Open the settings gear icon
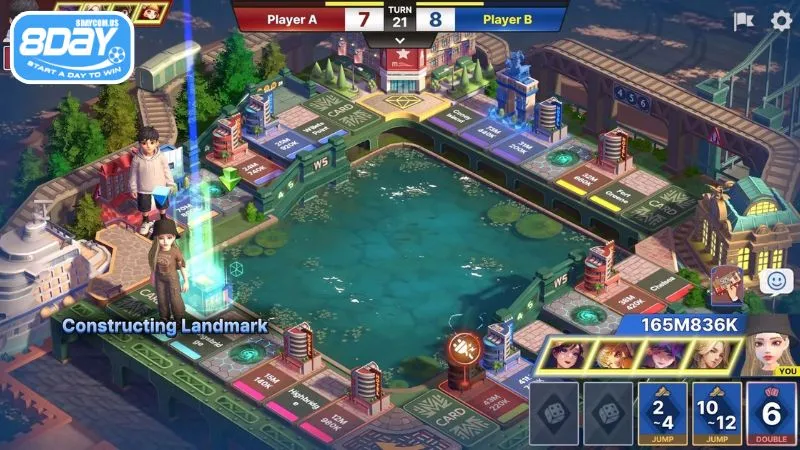Viewport: 800px width, 450px height. 780,20
